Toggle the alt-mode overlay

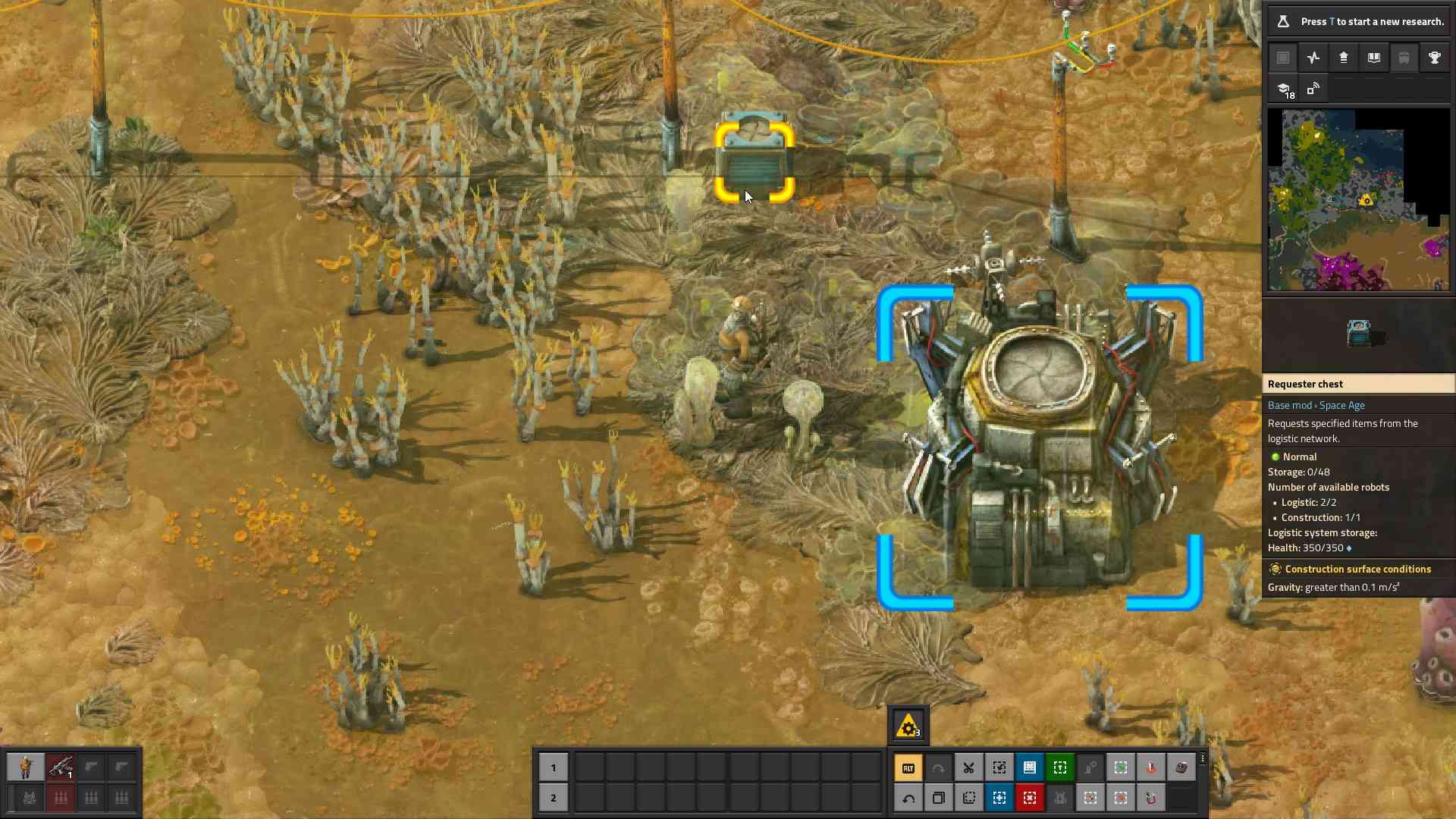tap(908, 767)
